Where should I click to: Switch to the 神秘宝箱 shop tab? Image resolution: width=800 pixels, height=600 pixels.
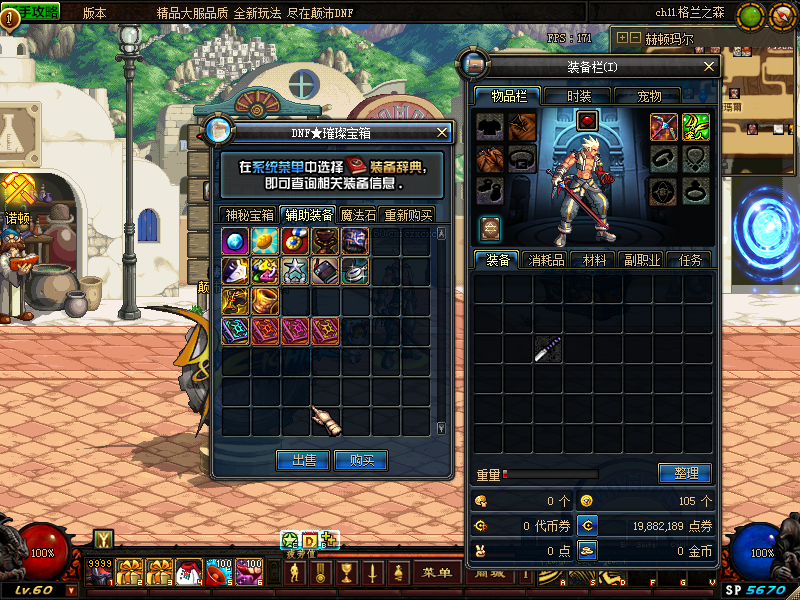pyautogui.click(x=249, y=215)
